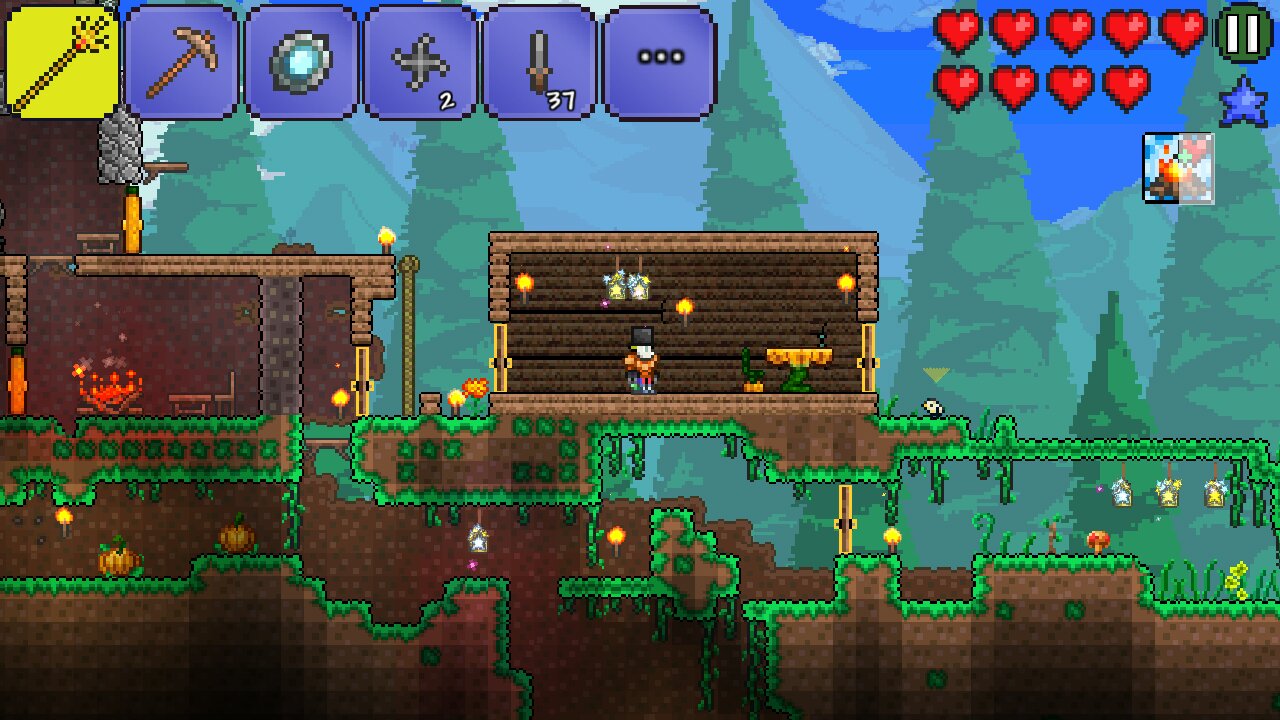Open the full inventory with three dots
This screenshot has width=1280, height=720.
(x=660, y=62)
